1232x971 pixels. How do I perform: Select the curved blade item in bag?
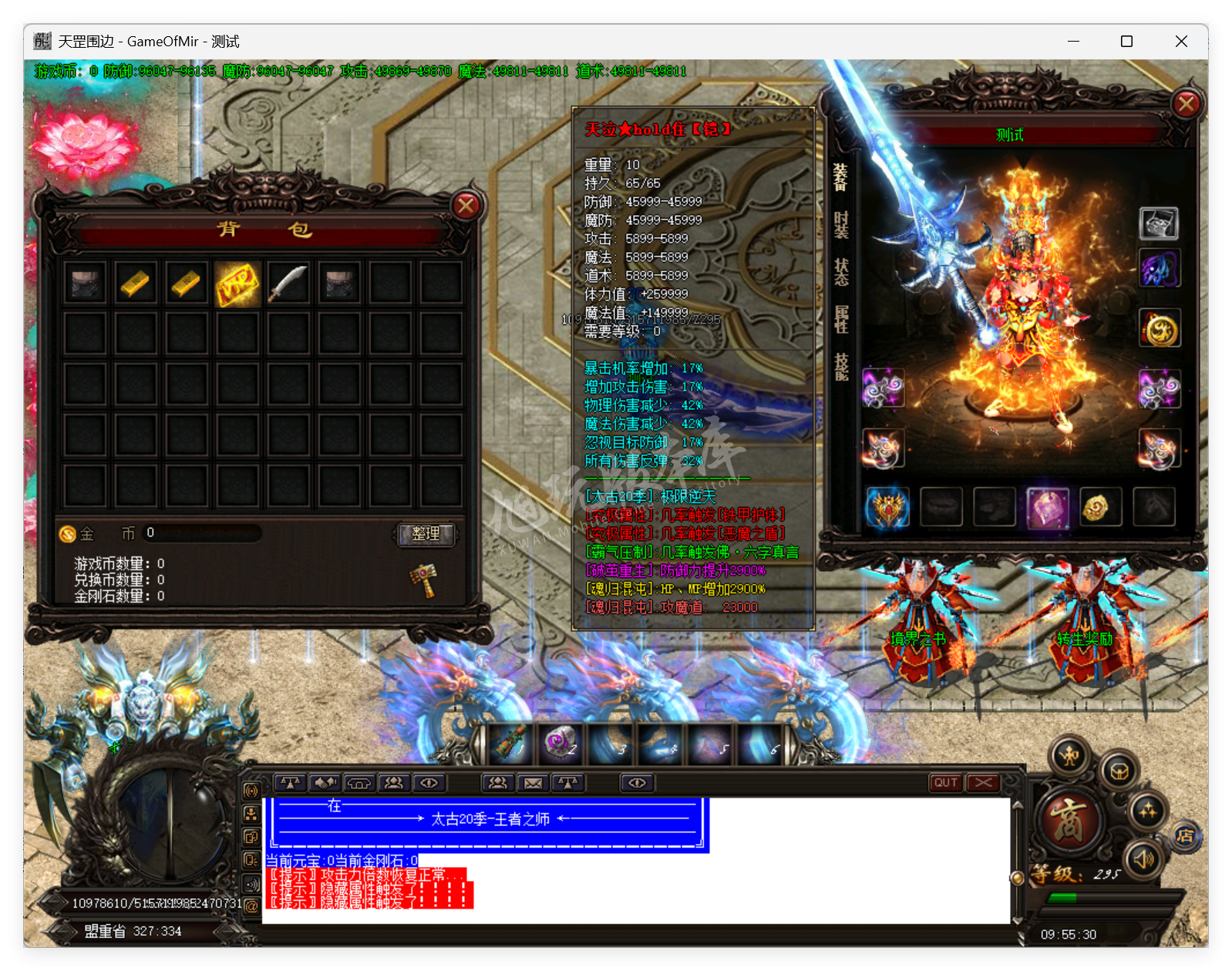point(288,284)
